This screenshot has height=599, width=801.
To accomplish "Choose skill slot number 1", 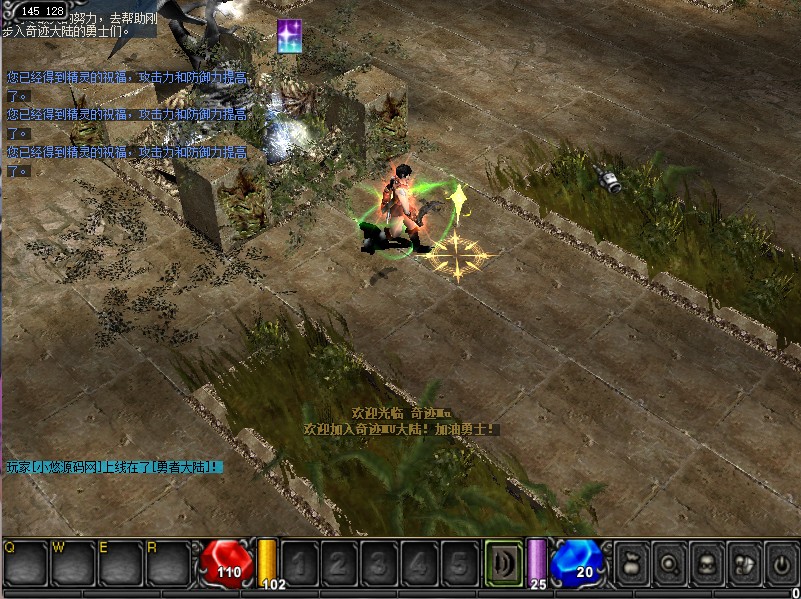I will point(304,564).
